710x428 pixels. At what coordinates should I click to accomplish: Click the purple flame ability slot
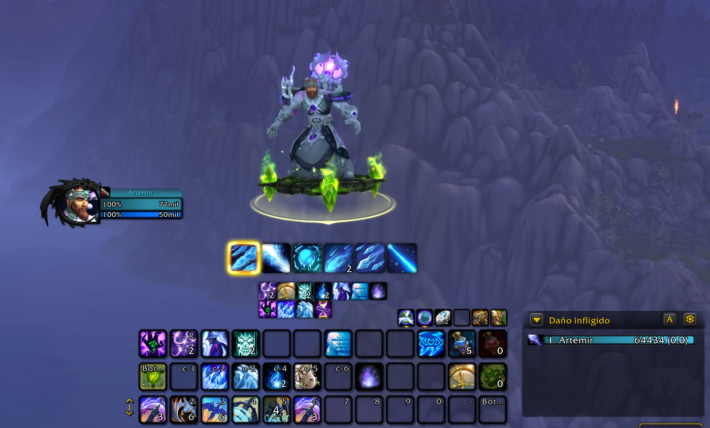[369, 377]
